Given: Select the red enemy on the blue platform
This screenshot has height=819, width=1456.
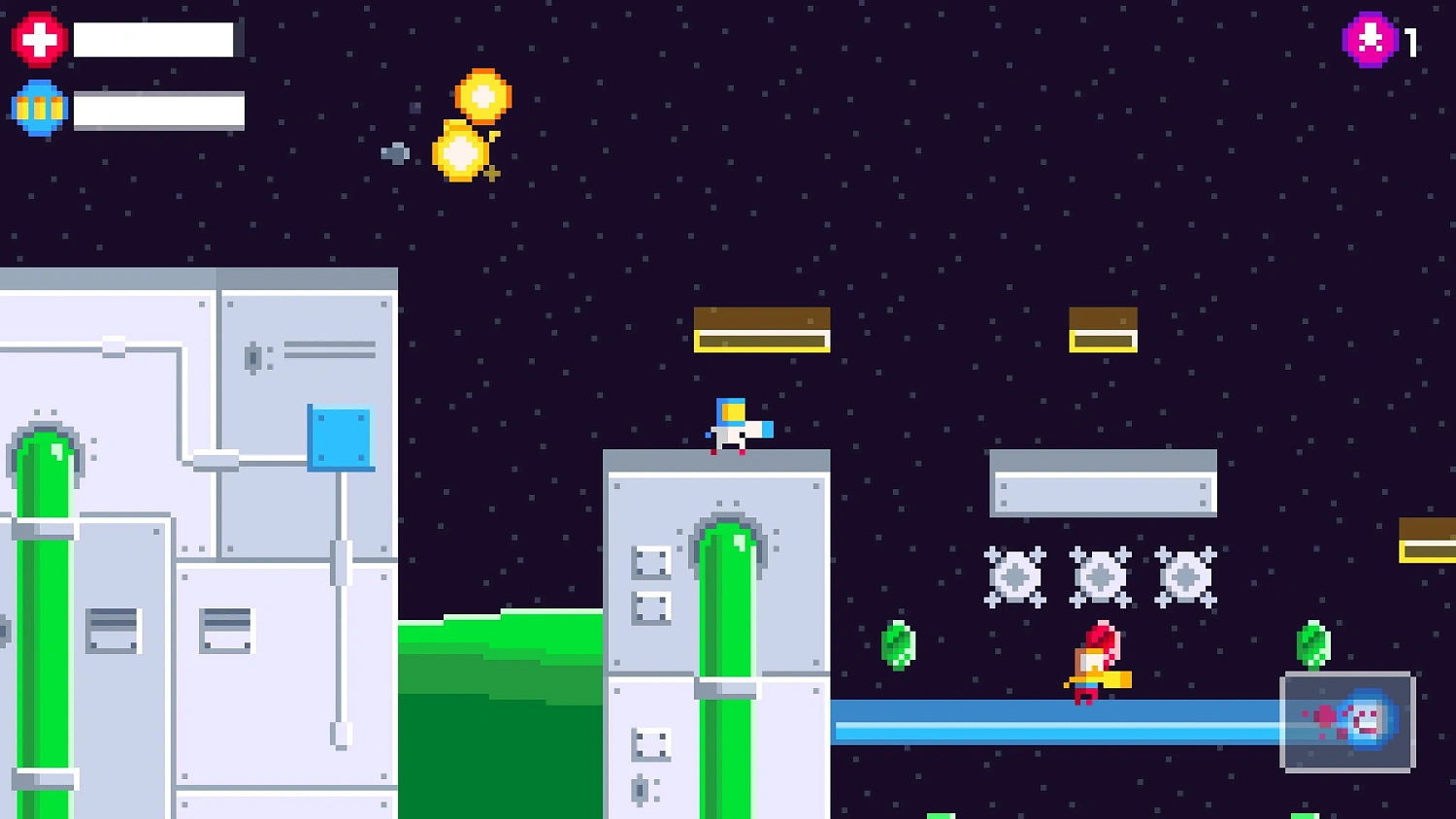Looking at the screenshot, I should click(1092, 665).
